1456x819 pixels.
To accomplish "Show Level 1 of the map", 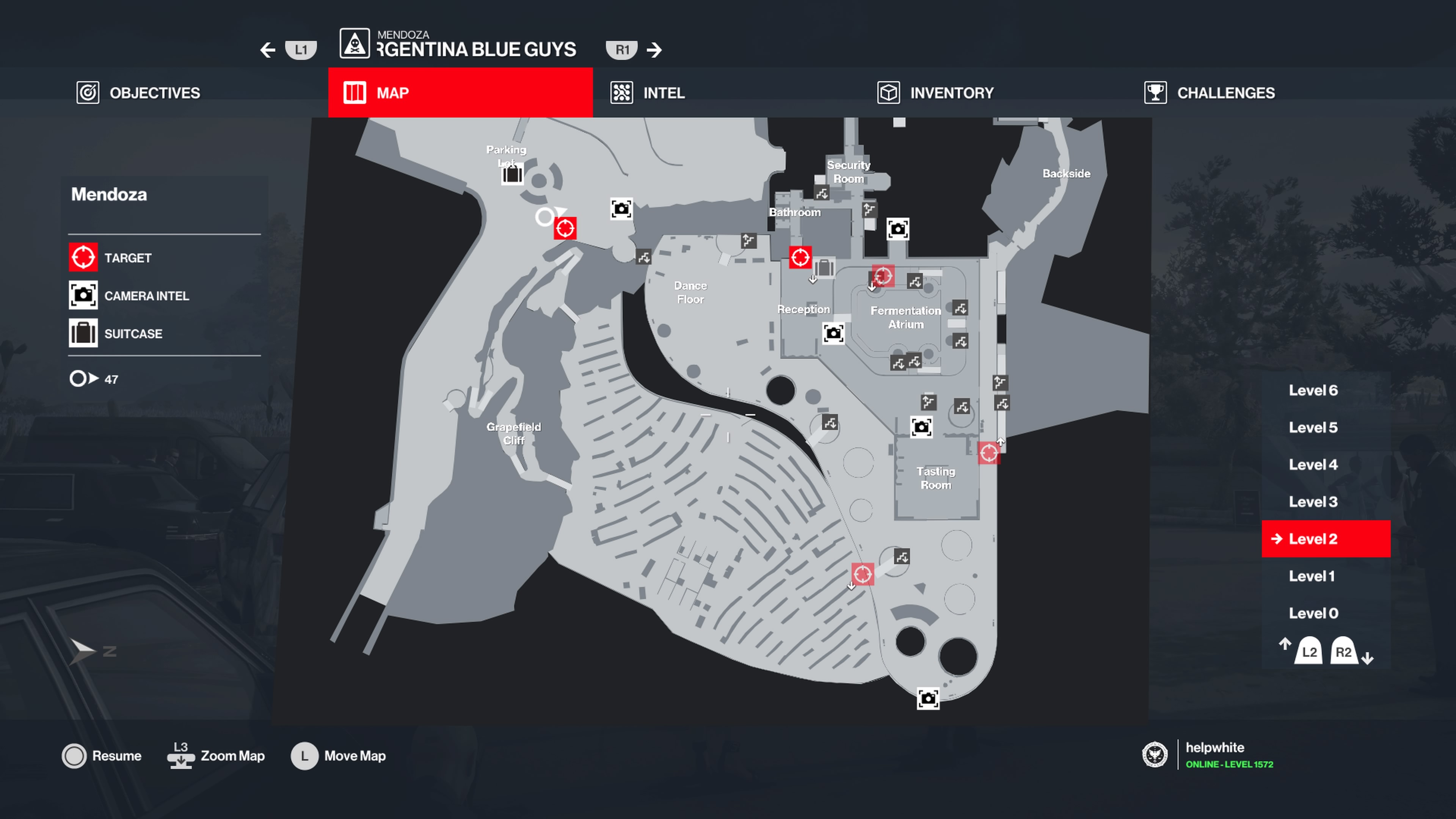I will 1311,576.
